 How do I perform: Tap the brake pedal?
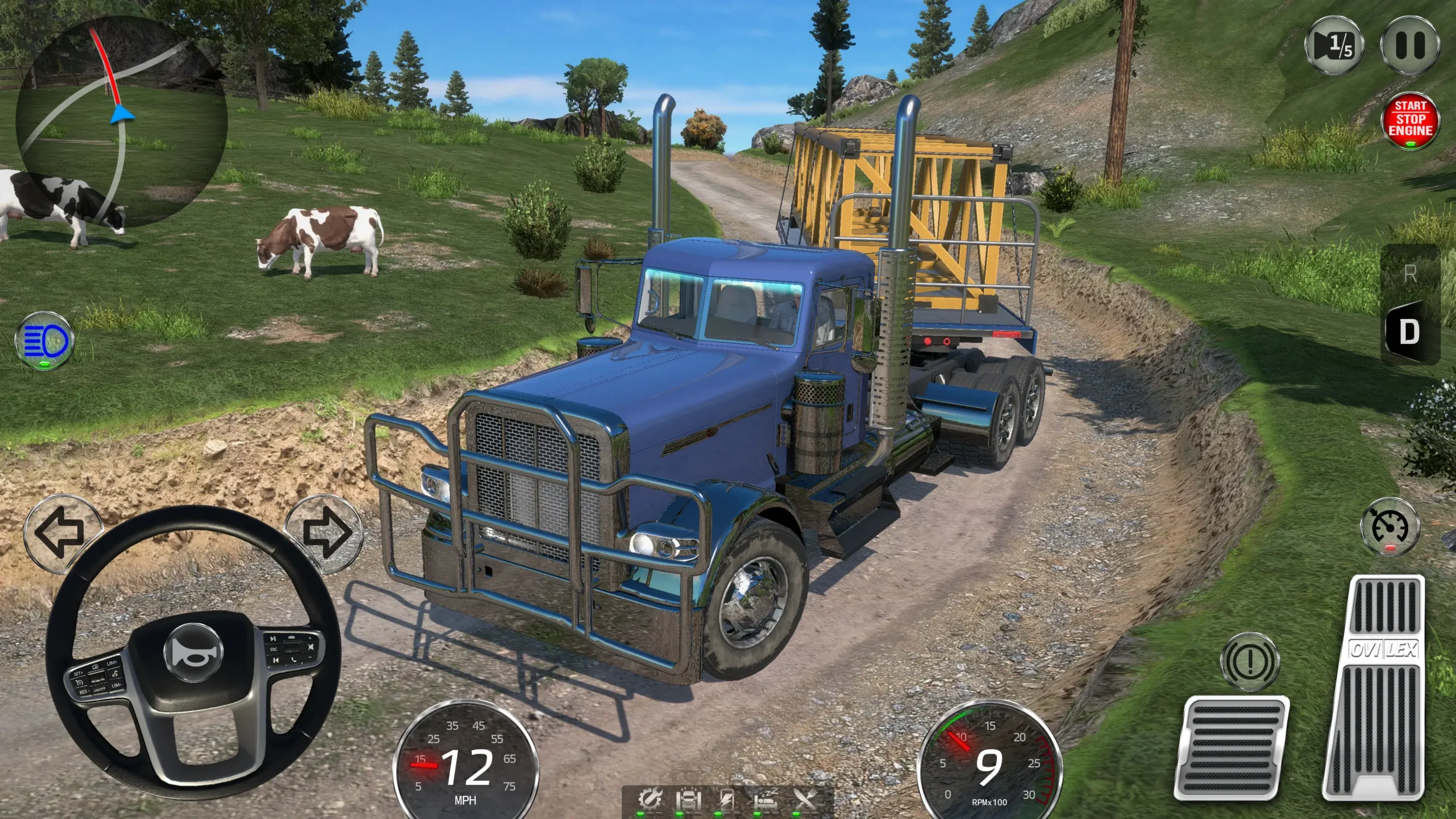[1233, 747]
